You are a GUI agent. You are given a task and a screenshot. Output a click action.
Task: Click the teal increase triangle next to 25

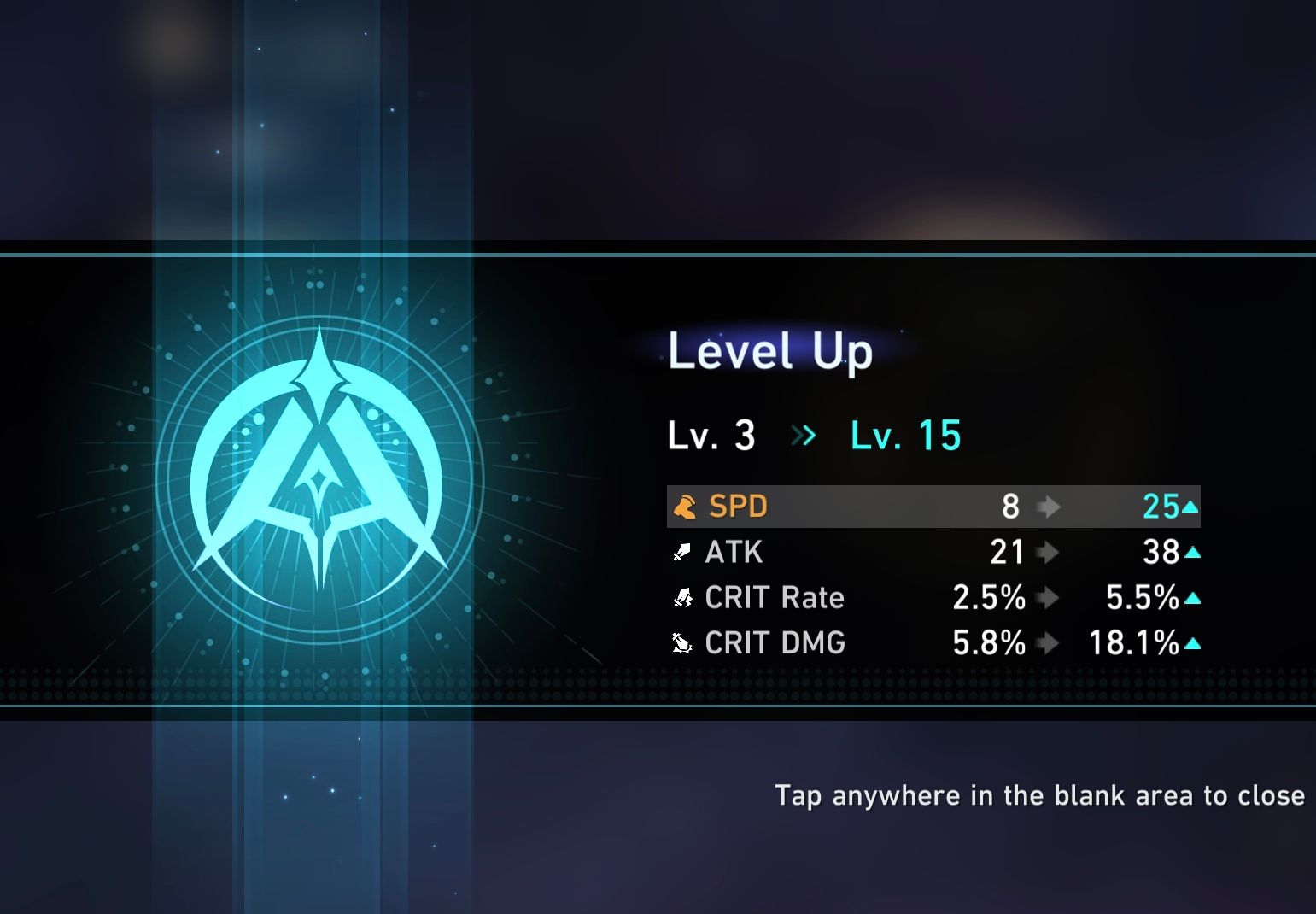click(1190, 506)
